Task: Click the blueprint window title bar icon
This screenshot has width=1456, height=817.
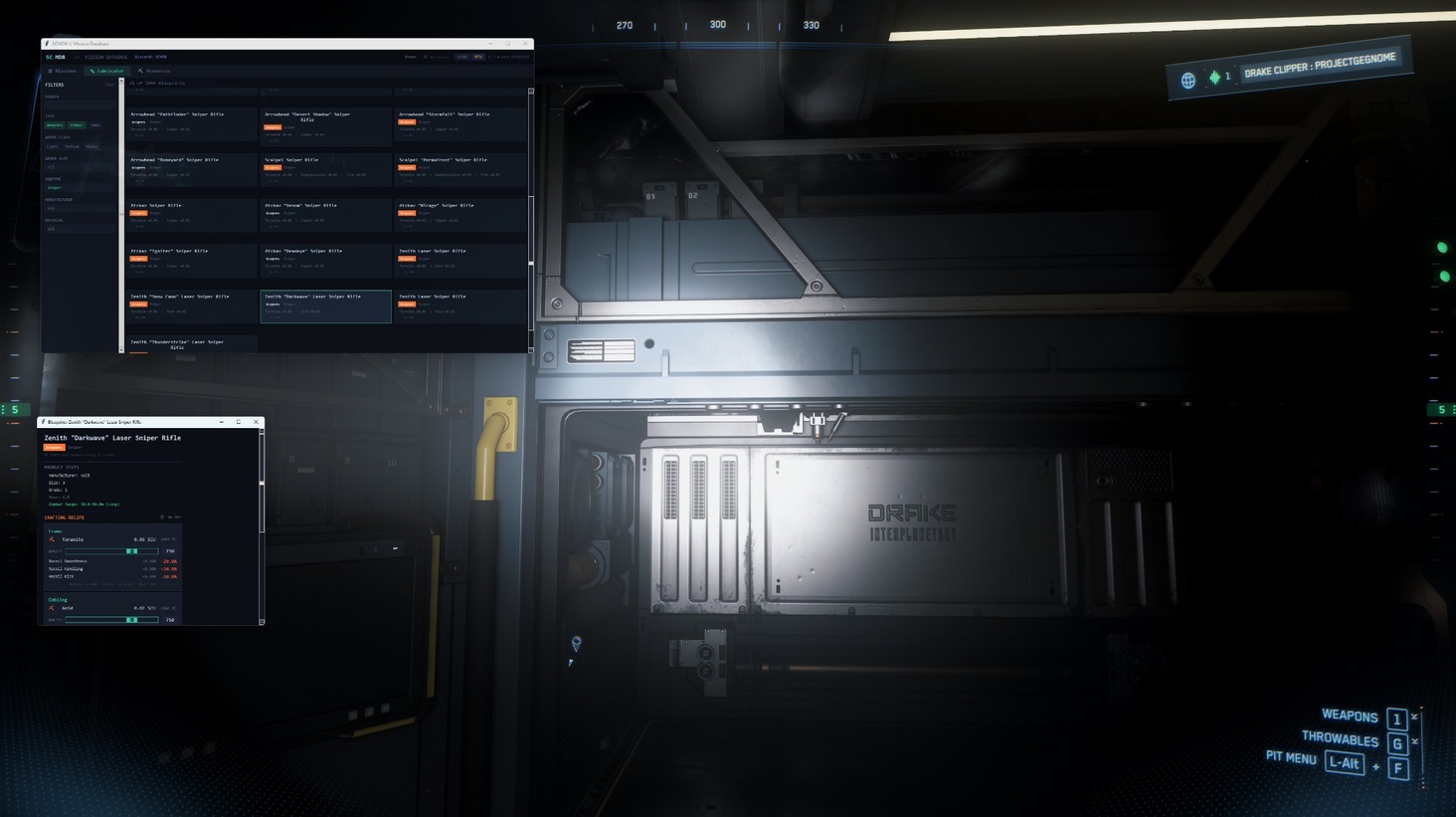Action: point(43,422)
